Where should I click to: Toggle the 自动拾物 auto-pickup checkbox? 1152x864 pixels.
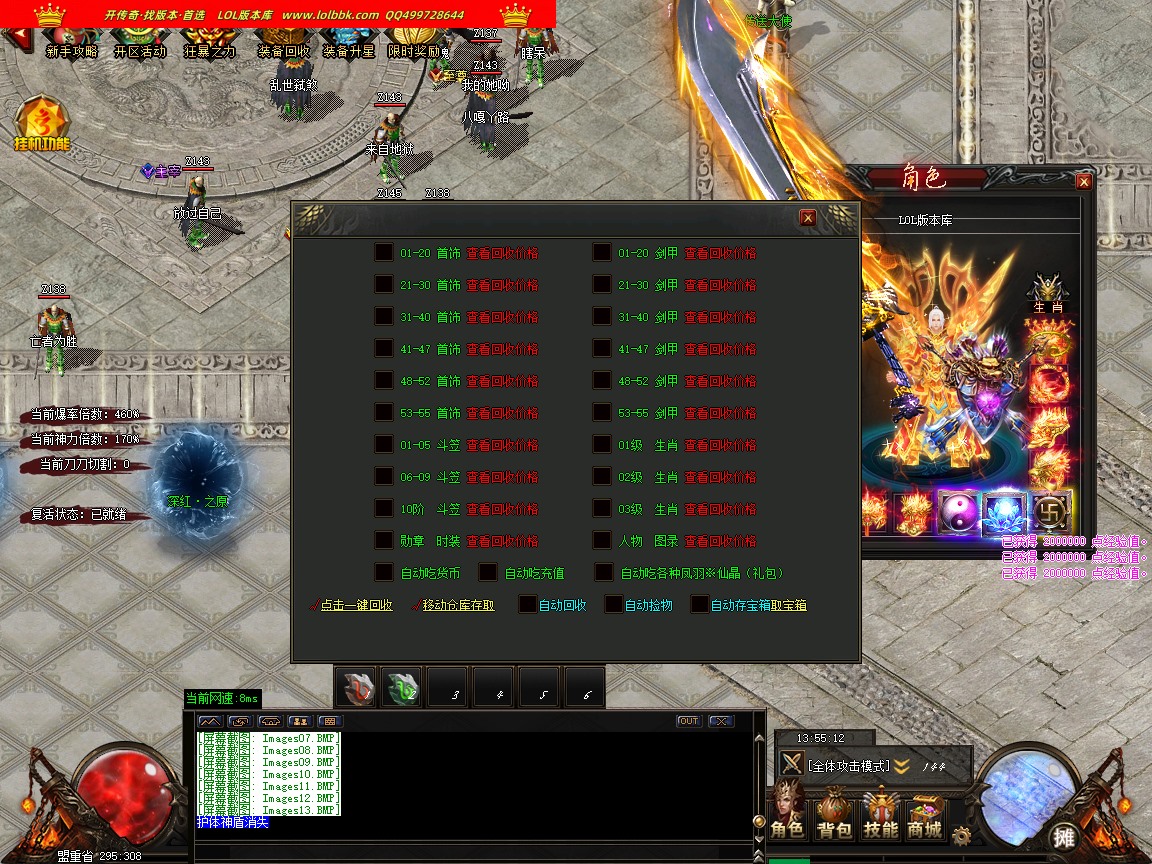(614, 605)
